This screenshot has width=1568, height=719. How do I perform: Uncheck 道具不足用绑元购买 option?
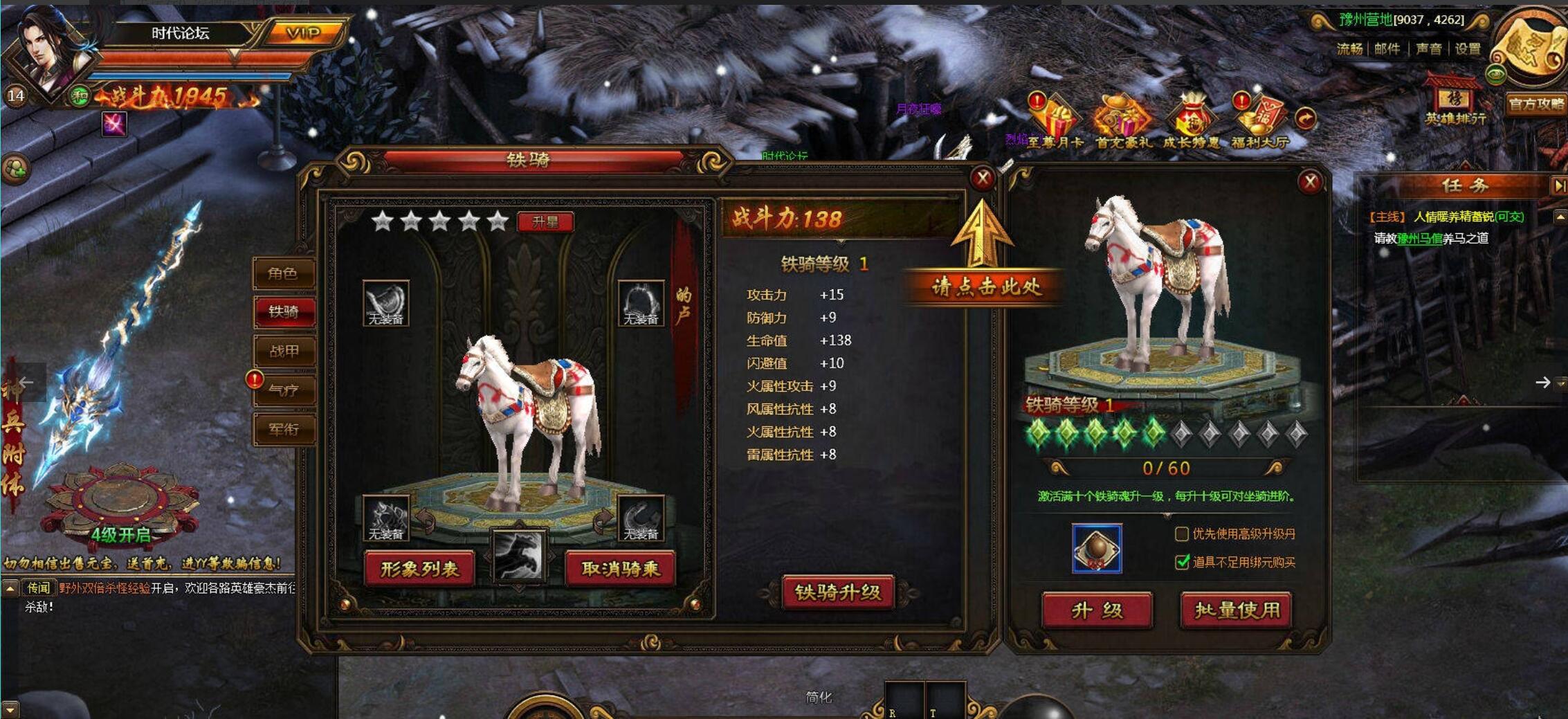(1181, 563)
